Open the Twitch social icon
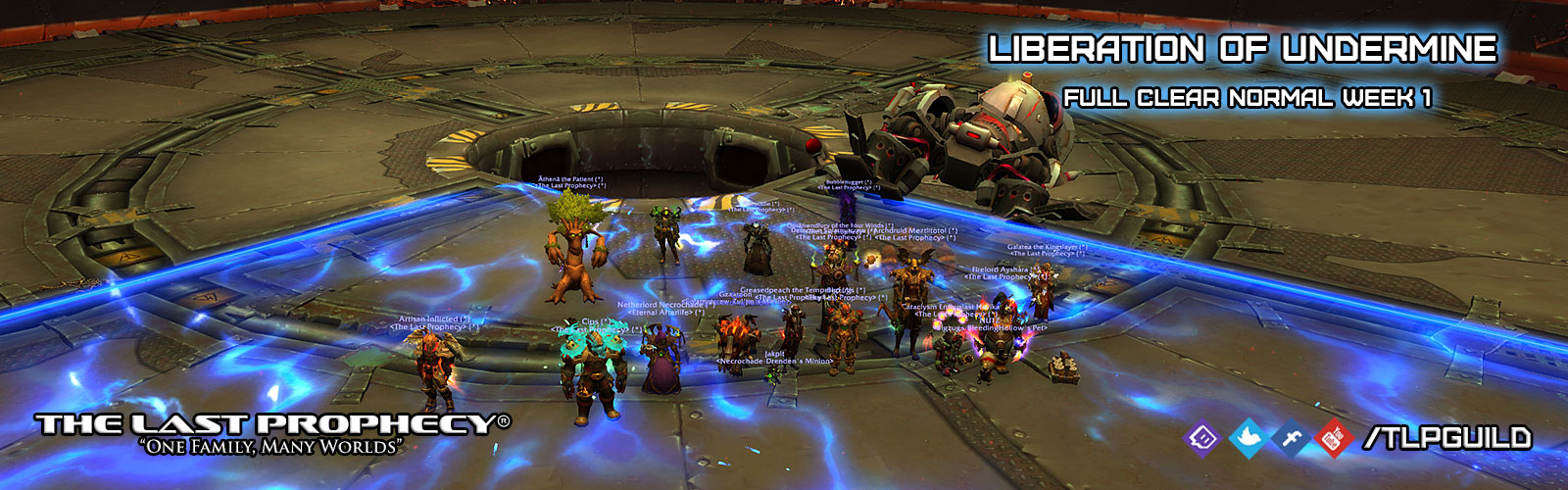Viewport: 1568px width, 490px height. 1202,437
